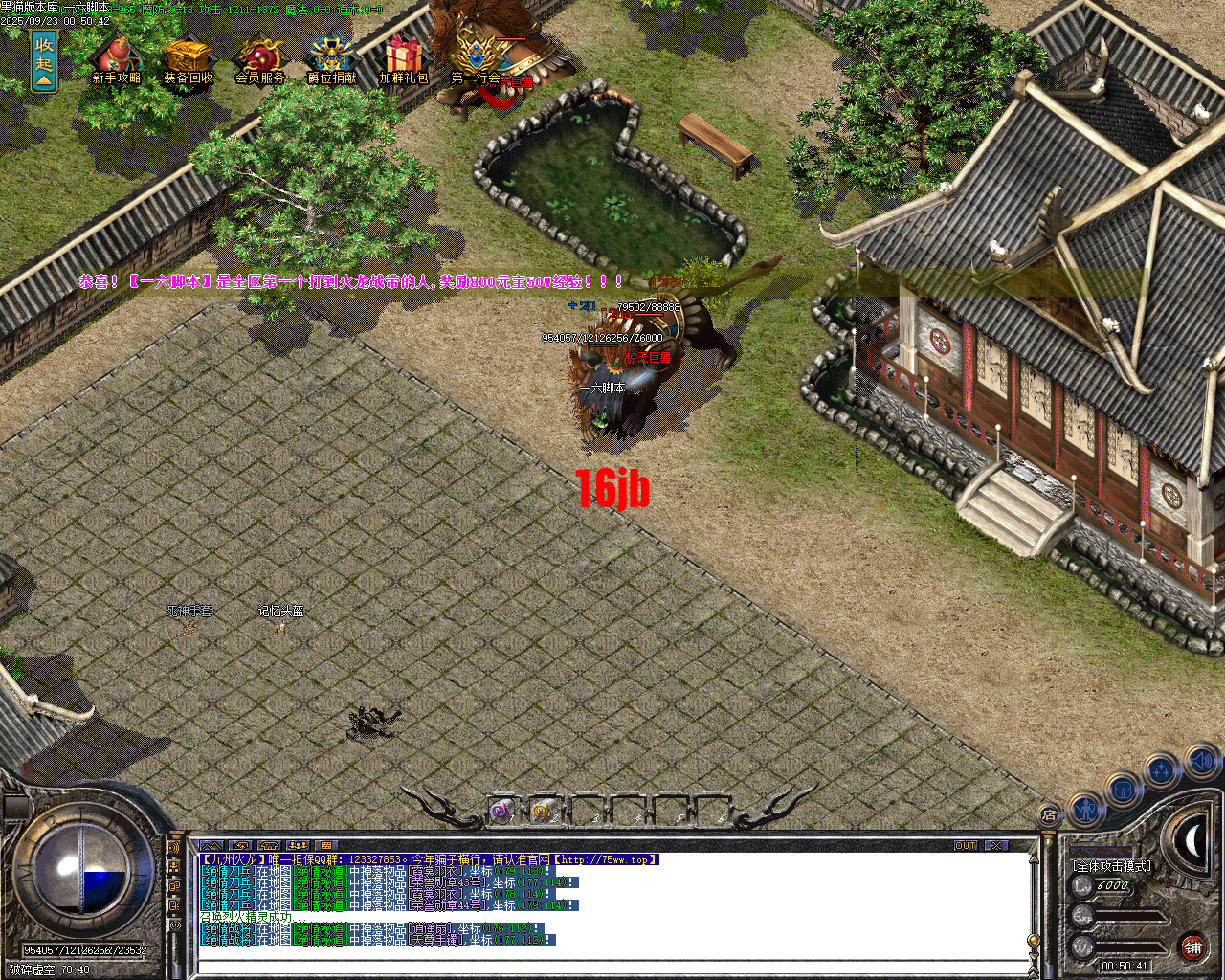This screenshot has height=980, width=1225.
Task: Toggle the sound speaker orb
Action: (x=1202, y=759)
